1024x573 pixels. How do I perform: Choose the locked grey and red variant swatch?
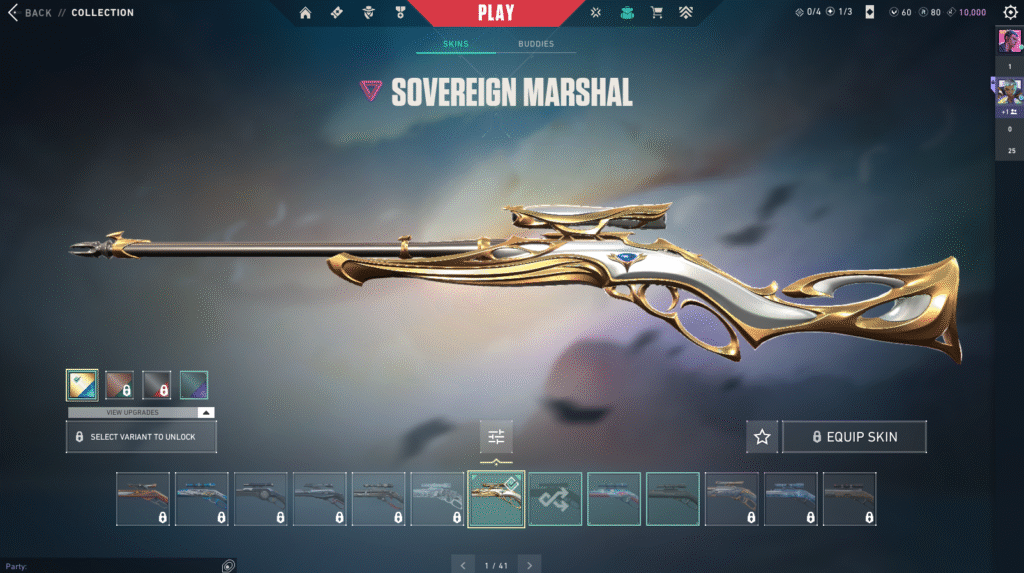click(x=156, y=385)
